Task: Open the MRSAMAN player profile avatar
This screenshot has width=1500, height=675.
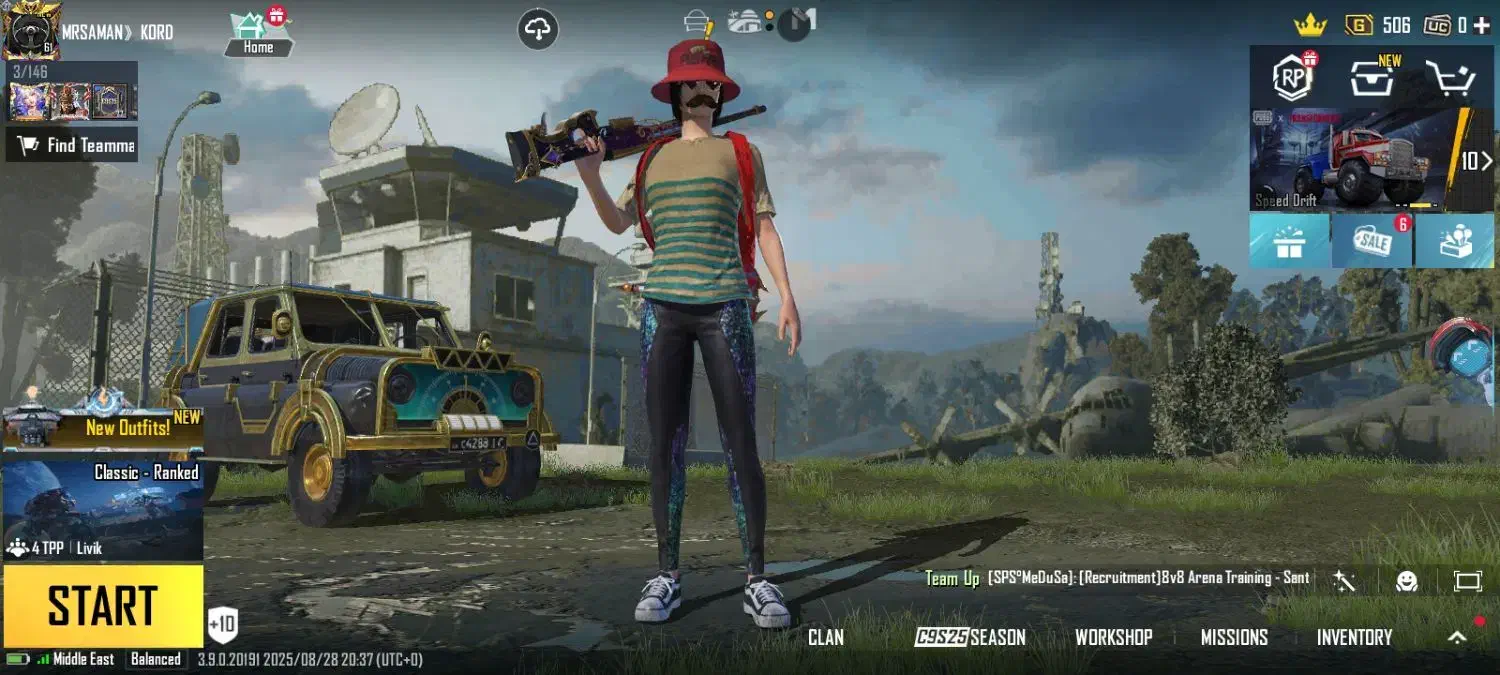Action: click(31, 31)
